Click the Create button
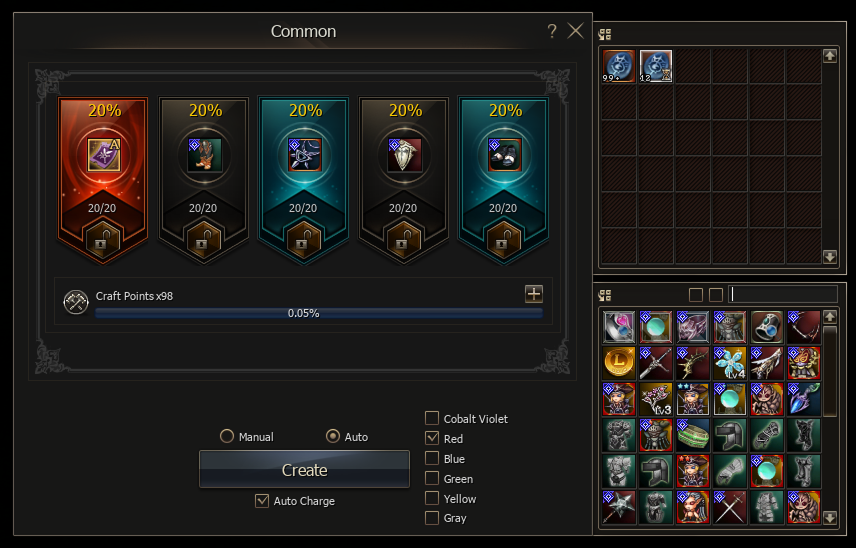Viewport: 856px width, 548px height. 304,469
